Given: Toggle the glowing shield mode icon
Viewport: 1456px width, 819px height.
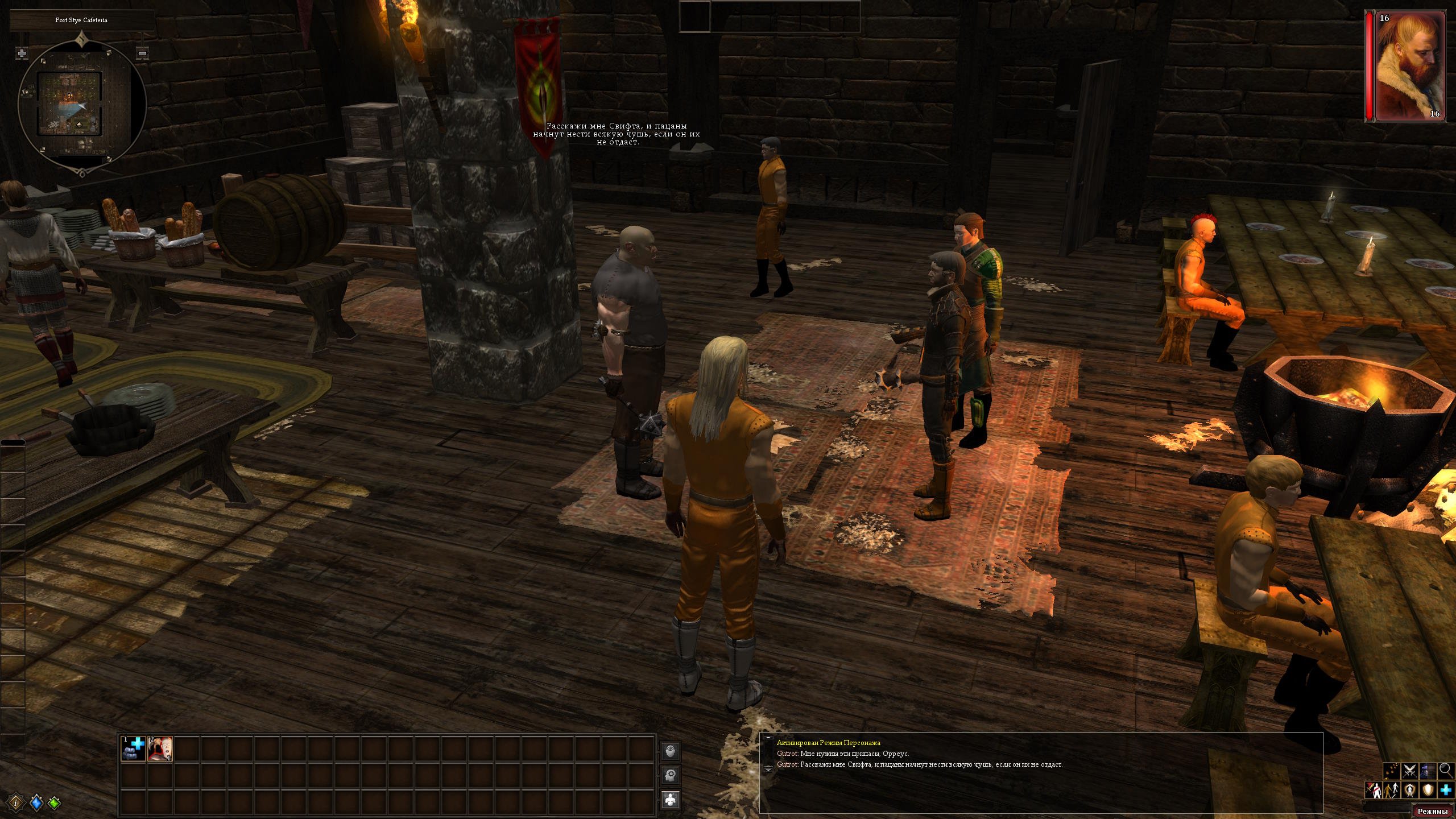Looking at the screenshot, I should coord(1428,791).
